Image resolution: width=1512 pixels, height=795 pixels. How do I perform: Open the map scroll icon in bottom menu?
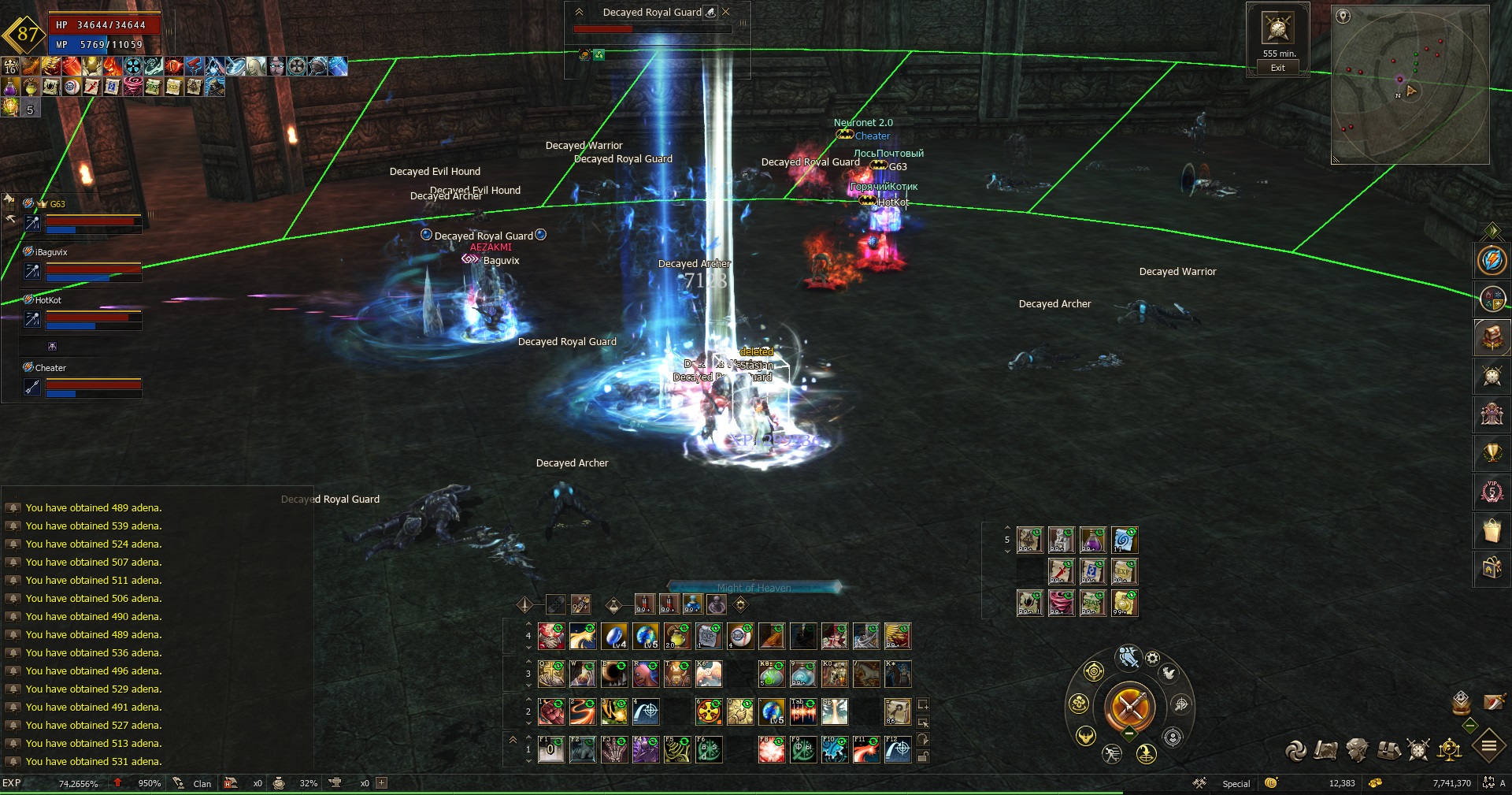(1325, 750)
